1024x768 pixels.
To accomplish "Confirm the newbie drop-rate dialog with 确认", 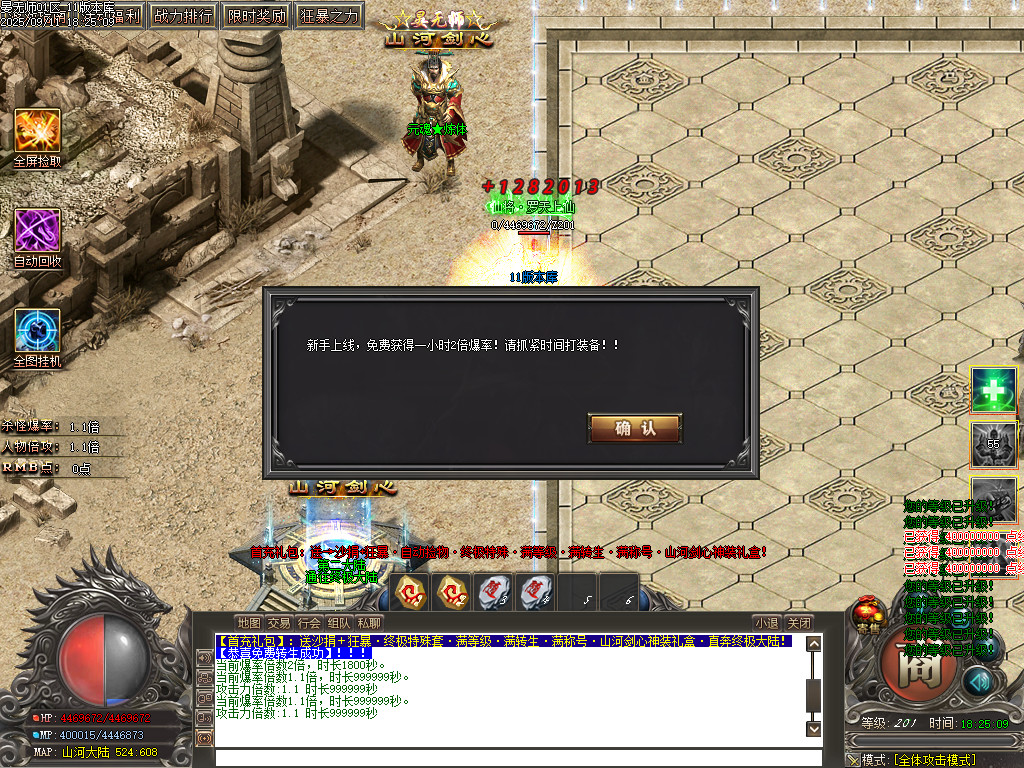I will pos(635,429).
